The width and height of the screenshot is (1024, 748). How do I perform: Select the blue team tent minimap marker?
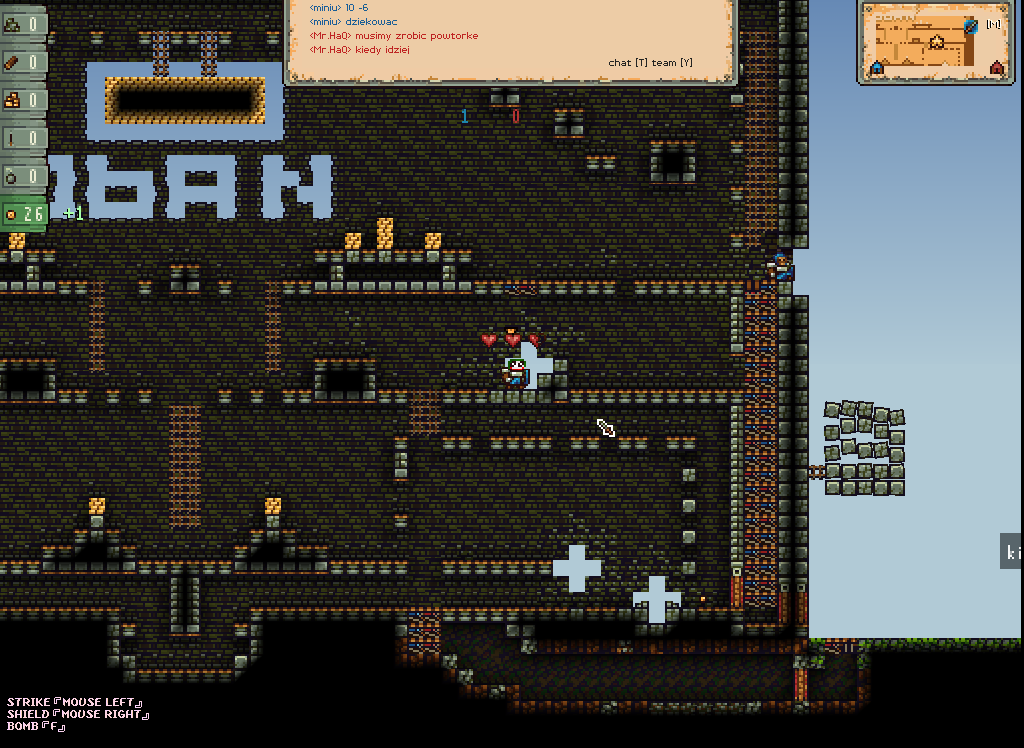pos(877,67)
